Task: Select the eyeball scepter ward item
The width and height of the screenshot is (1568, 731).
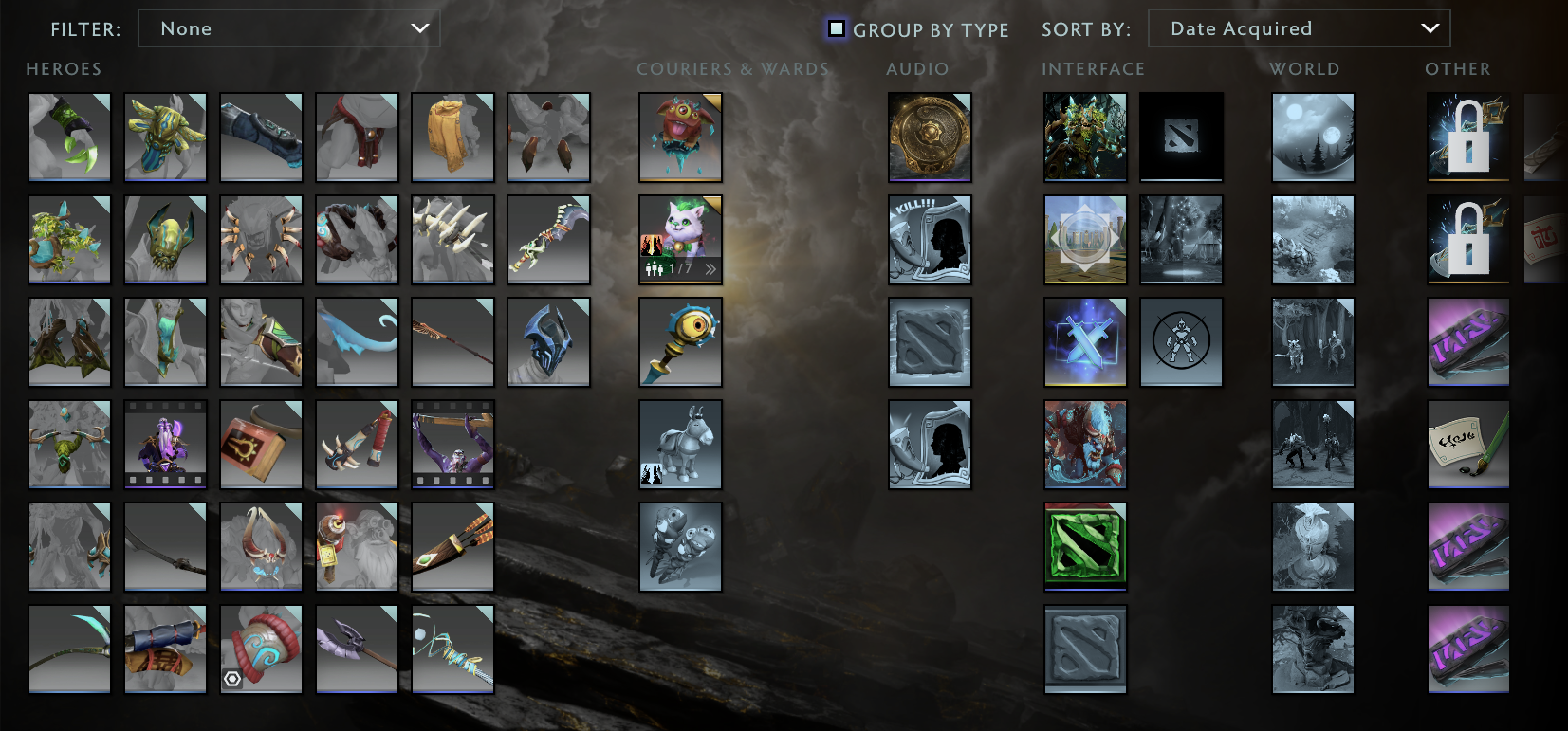Action: tap(681, 342)
